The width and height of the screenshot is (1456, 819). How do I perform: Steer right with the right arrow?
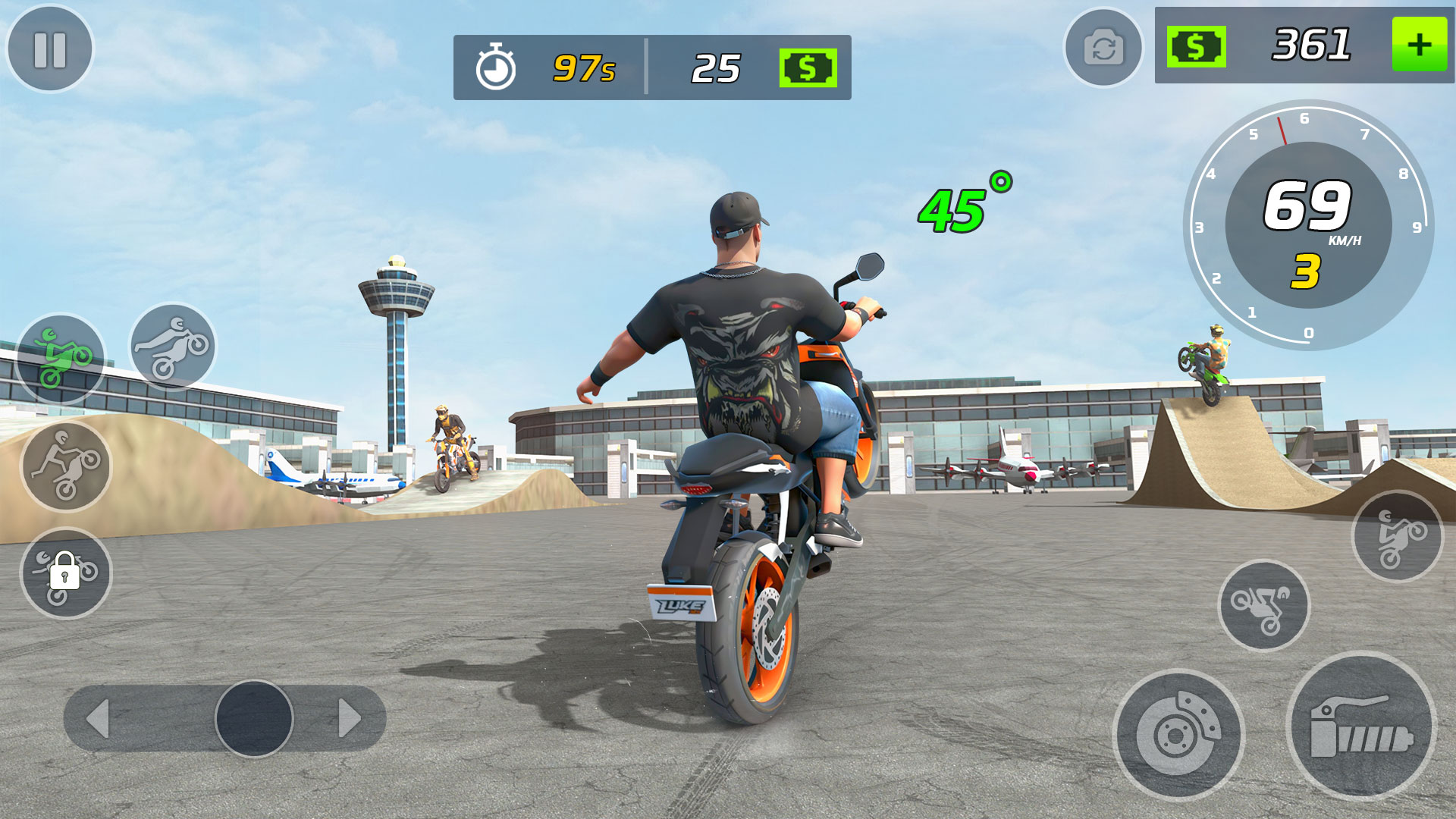point(349,718)
